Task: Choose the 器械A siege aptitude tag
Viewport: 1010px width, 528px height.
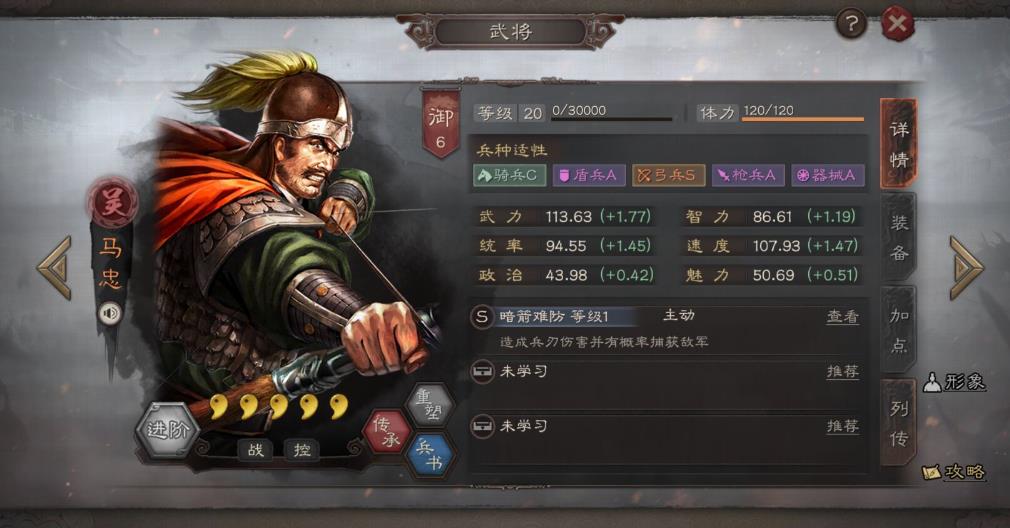Action: (x=828, y=175)
